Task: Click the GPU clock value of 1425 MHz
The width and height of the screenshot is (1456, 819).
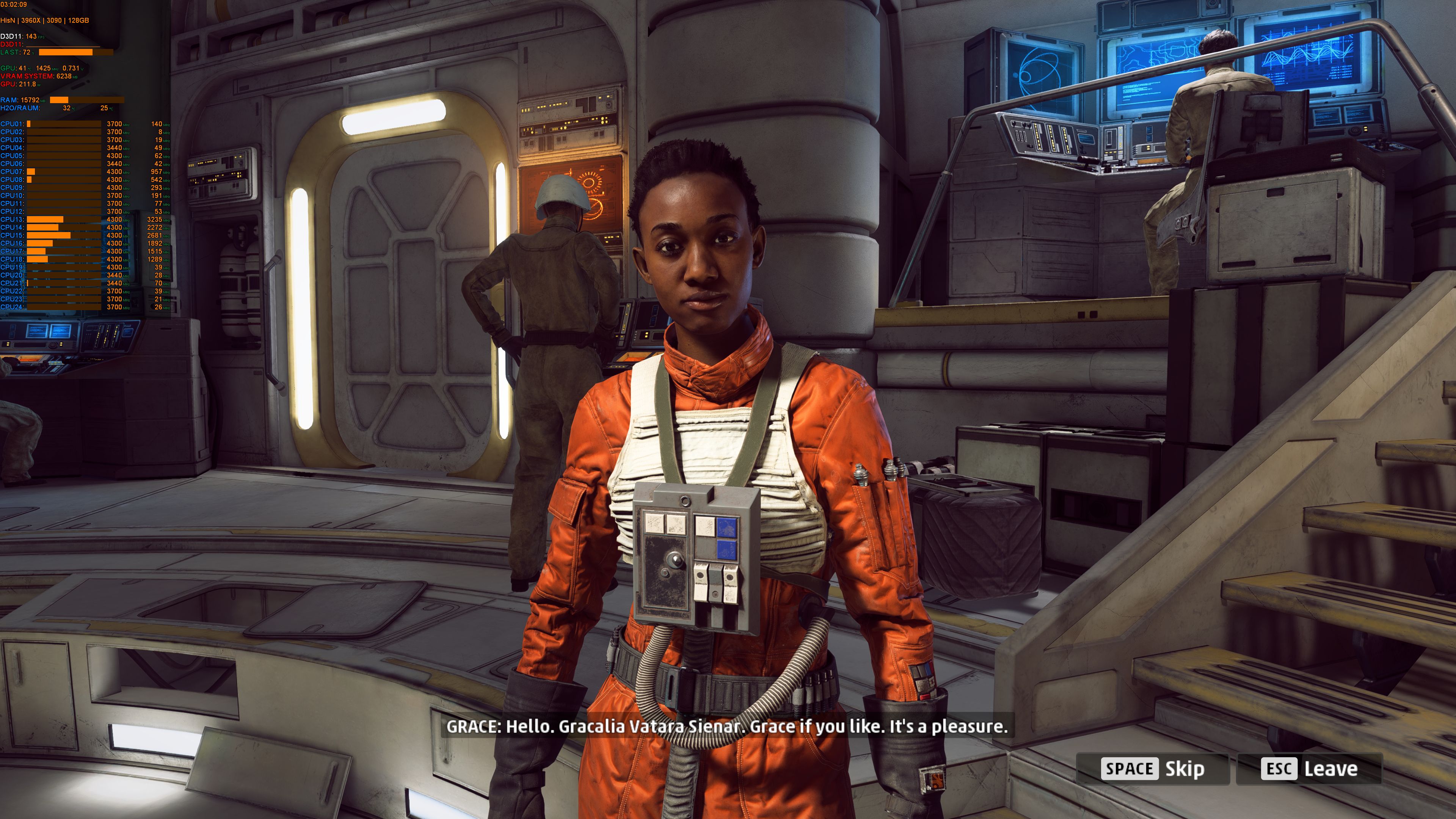Action: tap(44, 68)
